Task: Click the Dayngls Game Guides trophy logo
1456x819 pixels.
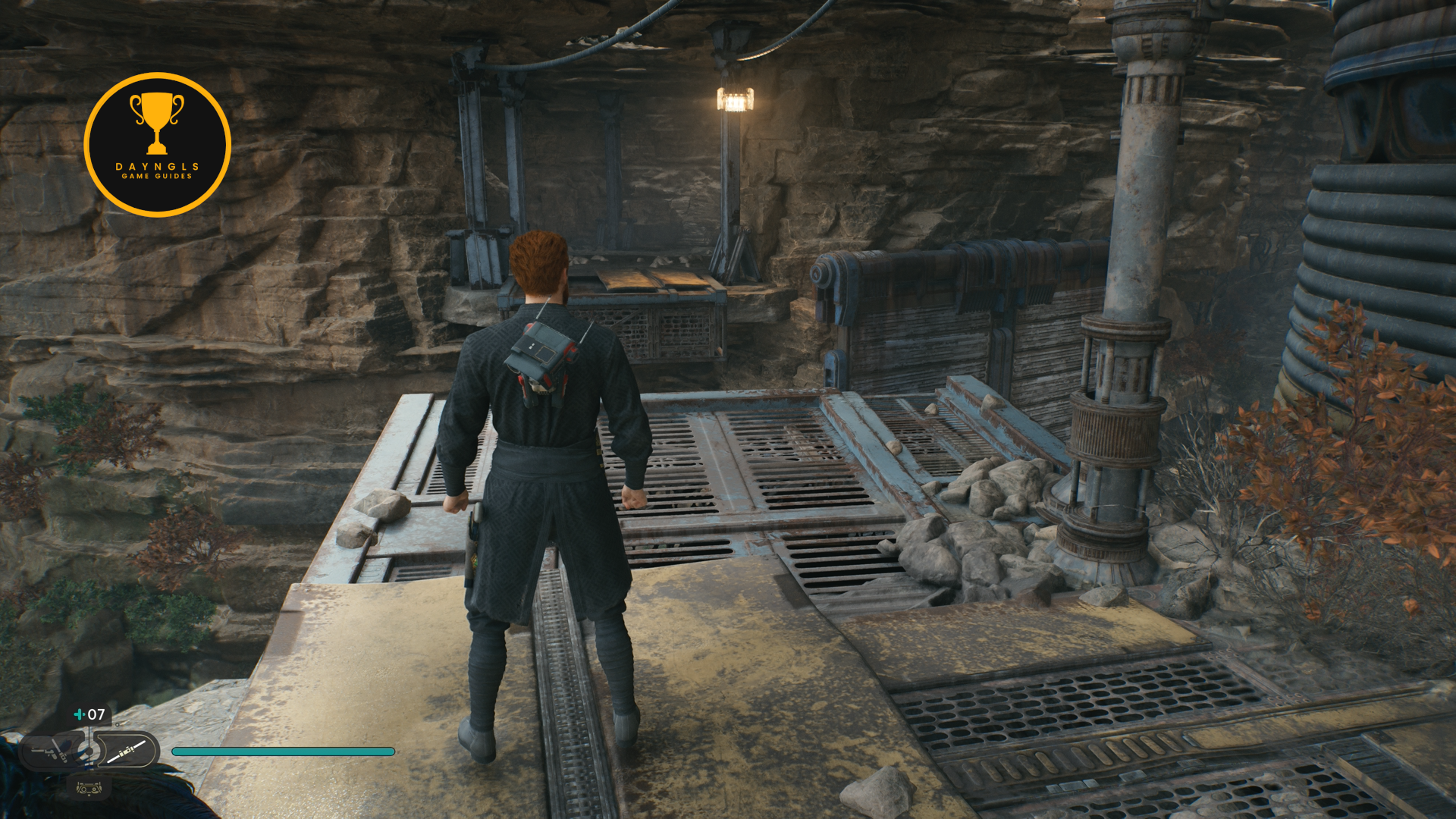Action: point(157,145)
